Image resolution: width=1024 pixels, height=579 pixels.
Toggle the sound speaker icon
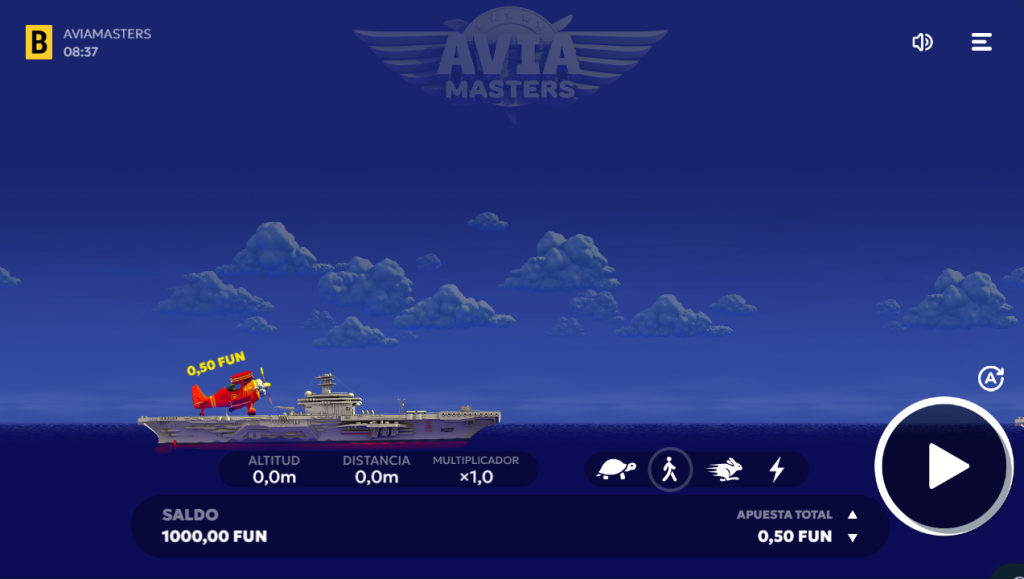(x=922, y=42)
